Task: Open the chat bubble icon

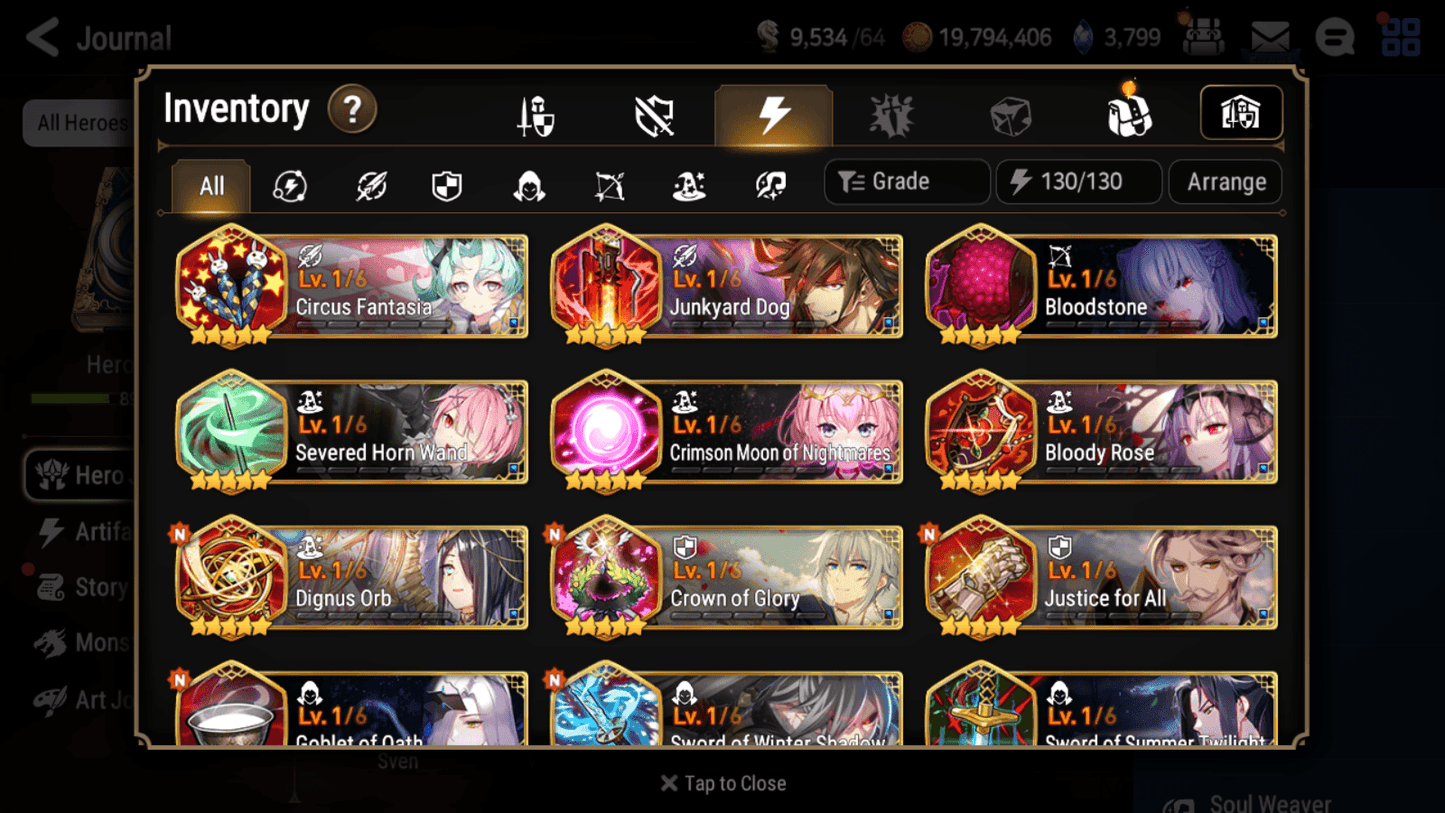Action: (x=1334, y=36)
